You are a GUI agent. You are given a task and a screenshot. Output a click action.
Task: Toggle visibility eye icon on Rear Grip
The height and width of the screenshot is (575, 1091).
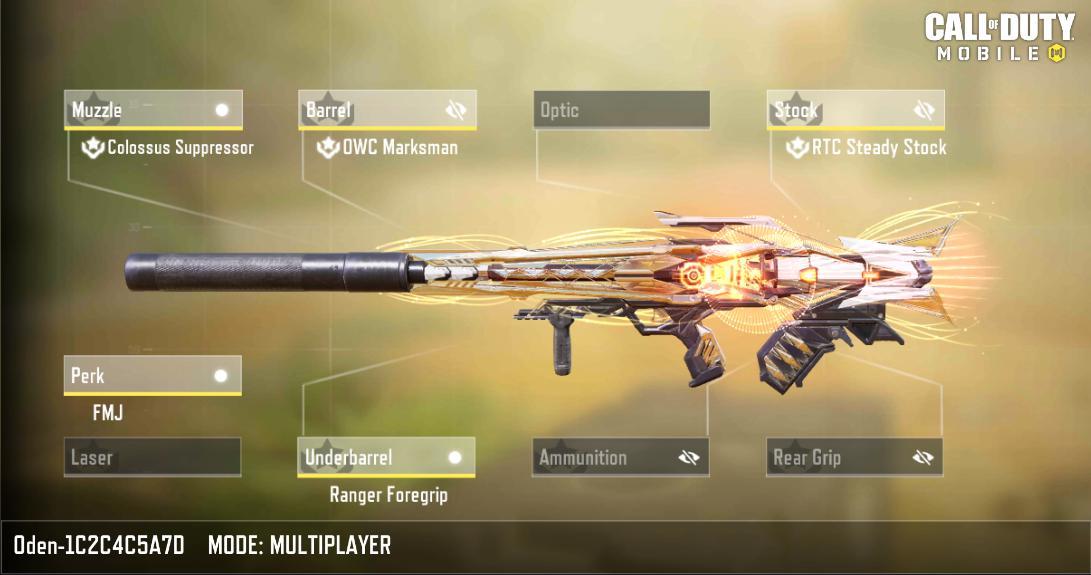click(922, 458)
